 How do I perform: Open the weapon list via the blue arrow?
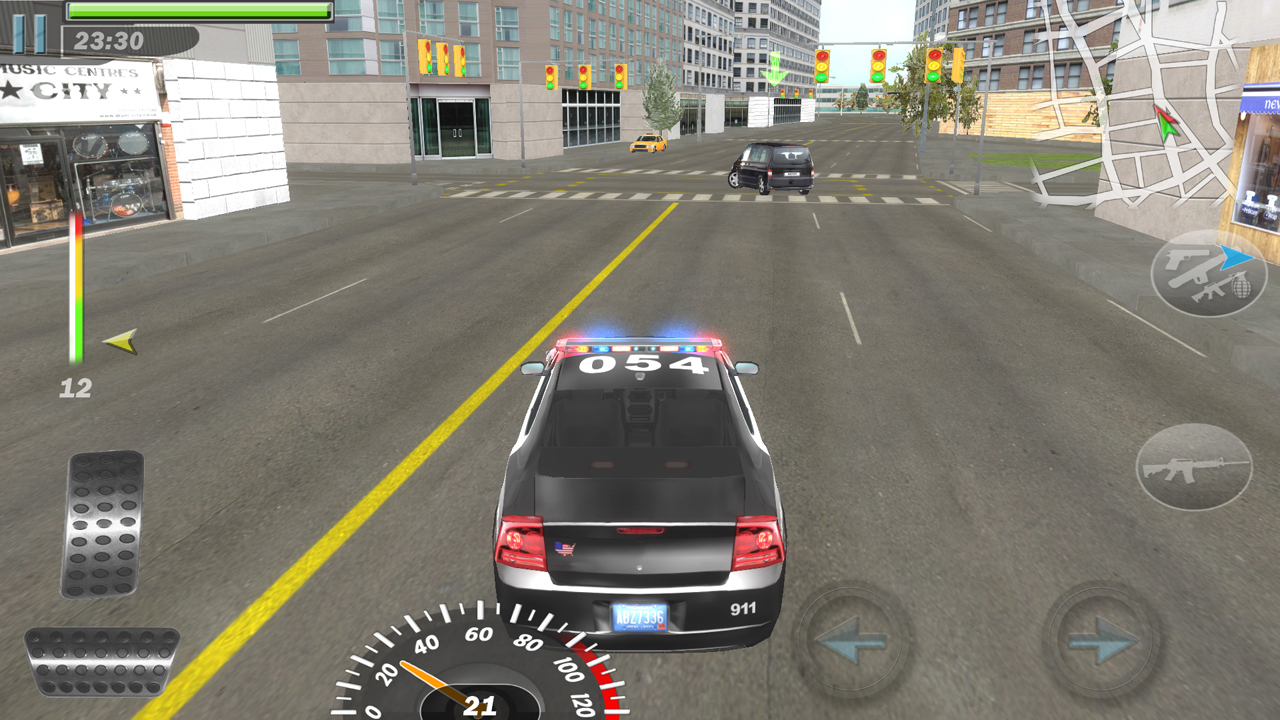(1235, 257)
